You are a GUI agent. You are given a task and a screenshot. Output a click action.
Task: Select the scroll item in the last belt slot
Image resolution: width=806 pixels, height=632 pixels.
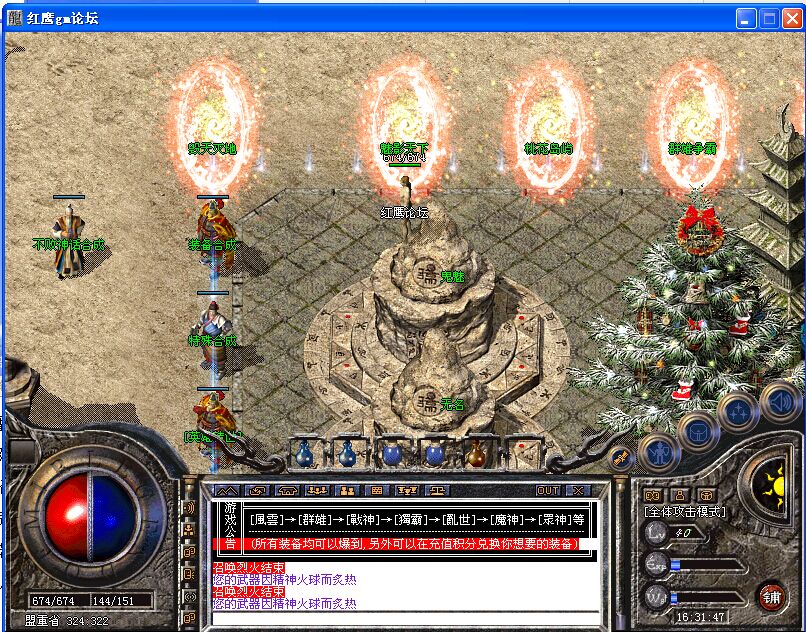[x=519, y=454]
